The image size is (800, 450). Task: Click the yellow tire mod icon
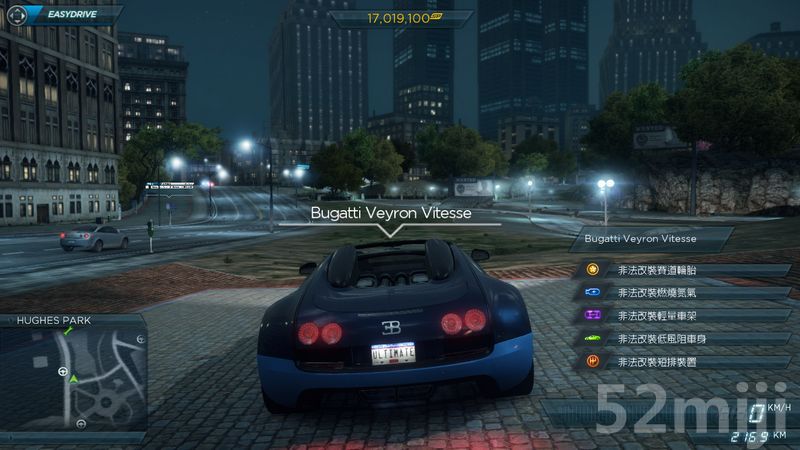point(593,270)
